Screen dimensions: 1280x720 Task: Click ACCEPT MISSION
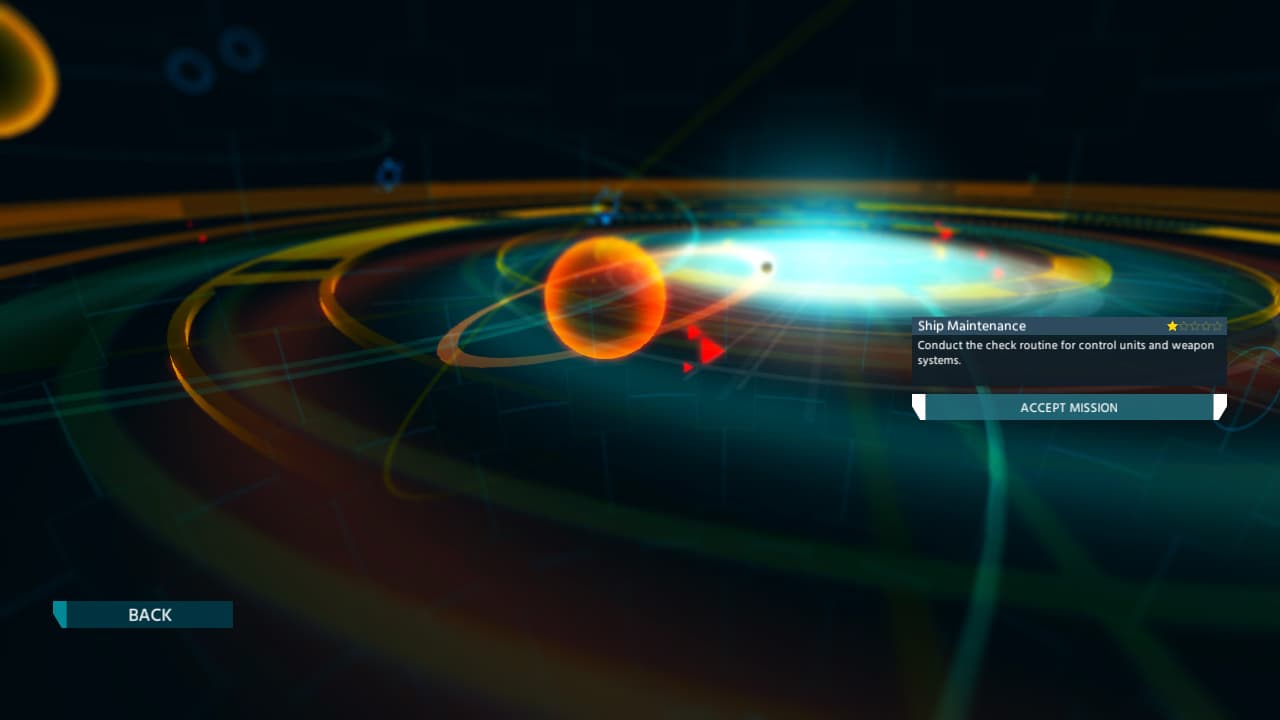pyautogui.click(x=1070, y=407)
